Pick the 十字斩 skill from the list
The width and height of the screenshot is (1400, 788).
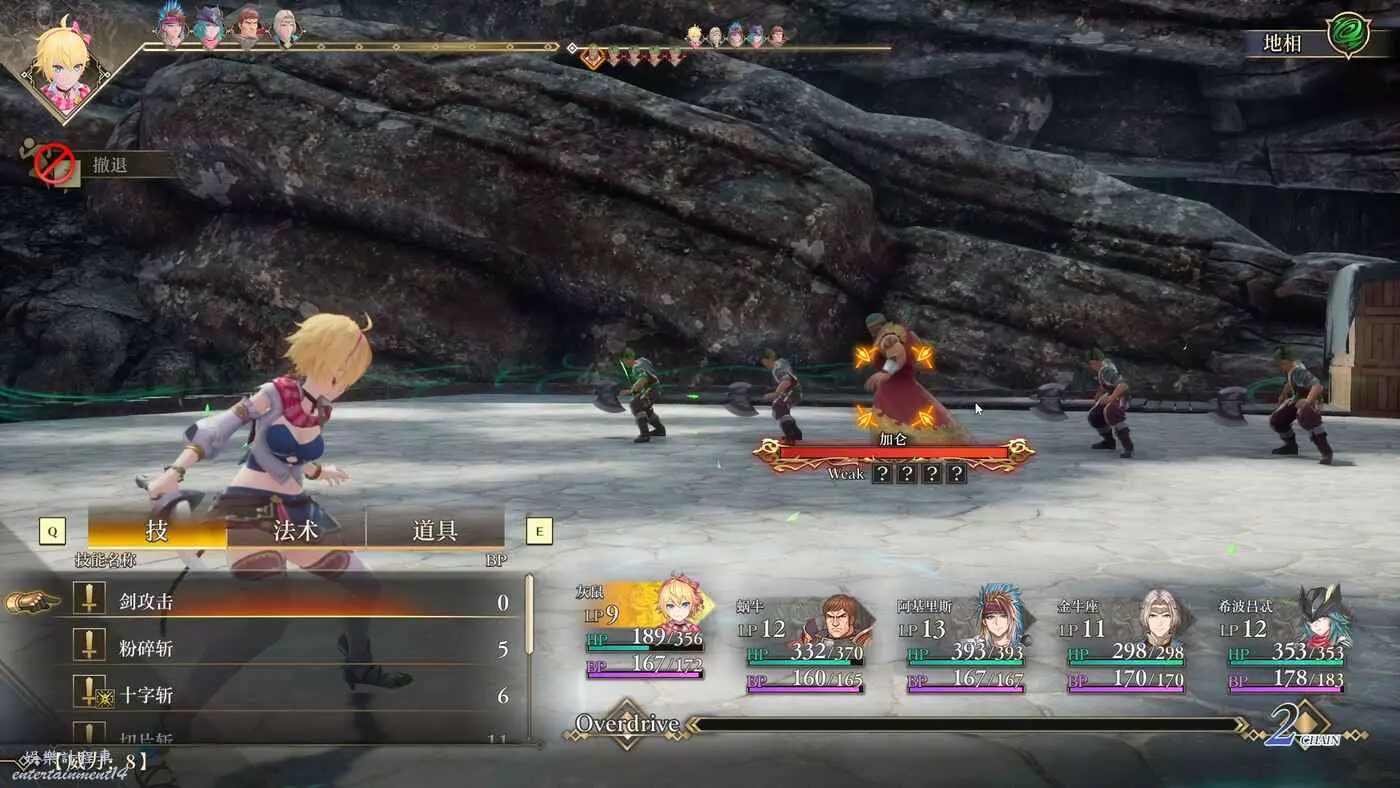tap(290, 695)
